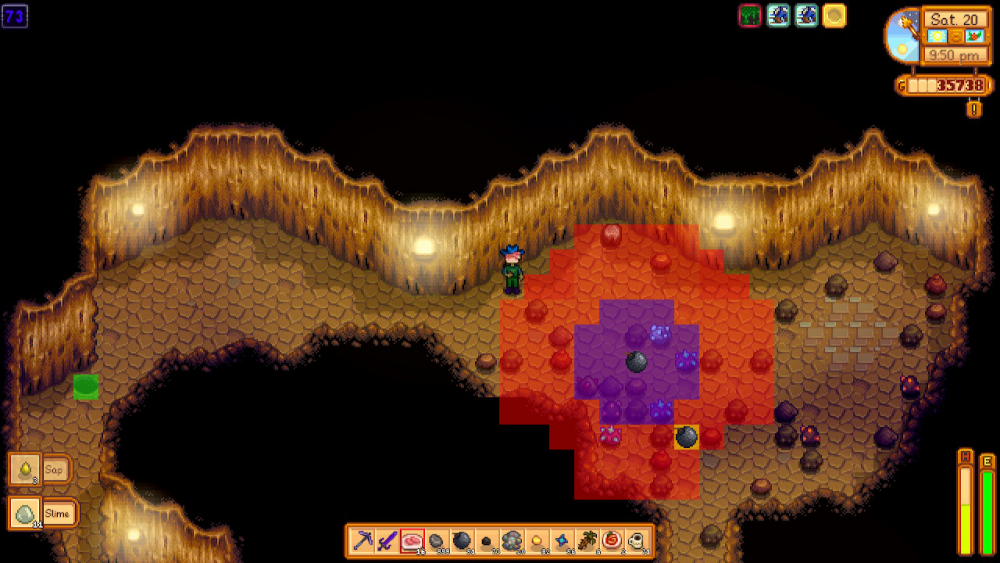The width and height of the screenshot is (1000, 563).
Task: Click the yellow circle buff icon
Action: [834, 15]
